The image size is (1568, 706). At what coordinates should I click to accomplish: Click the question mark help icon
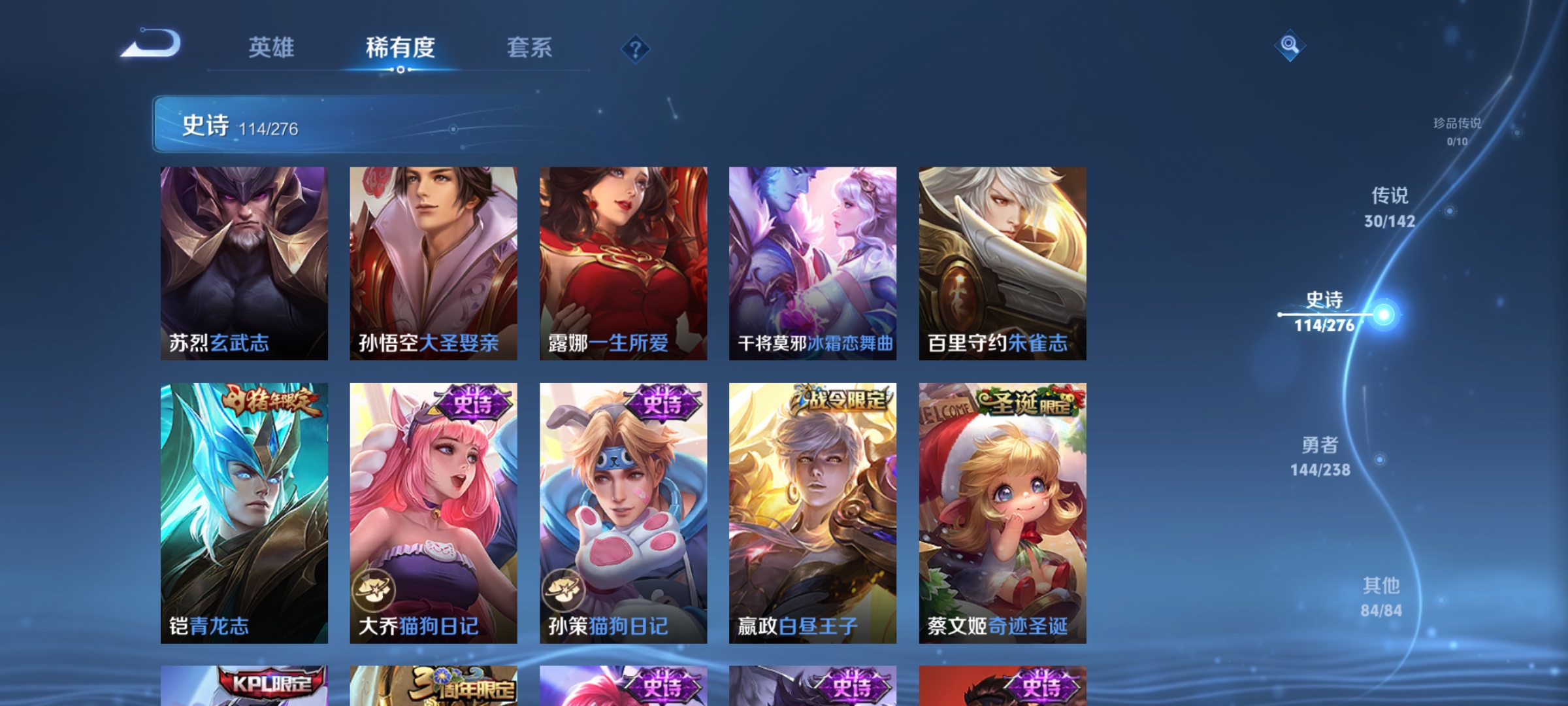tap(636, 50)
